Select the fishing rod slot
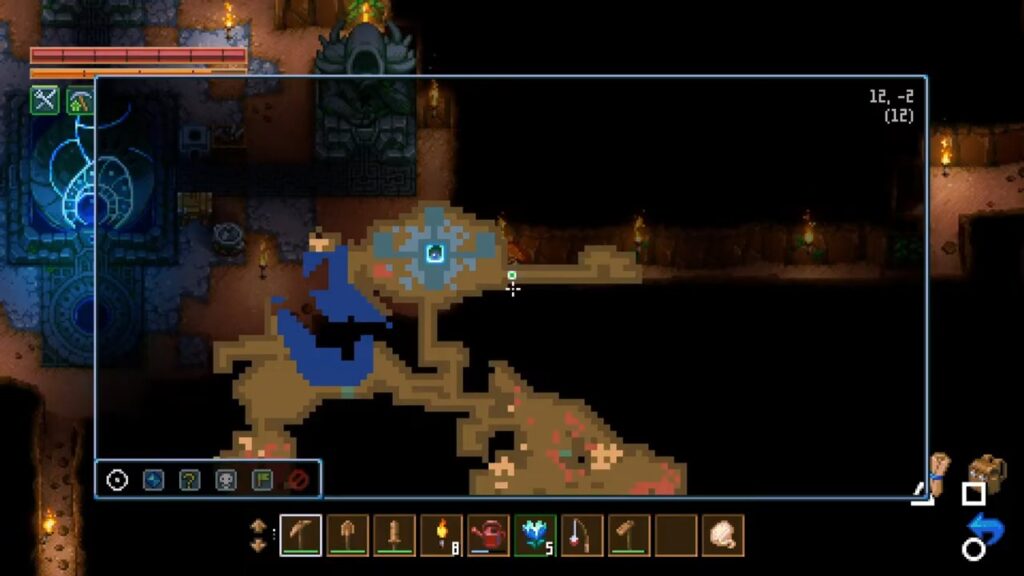The image size is (1024, 576). click(x=582, y=535)
